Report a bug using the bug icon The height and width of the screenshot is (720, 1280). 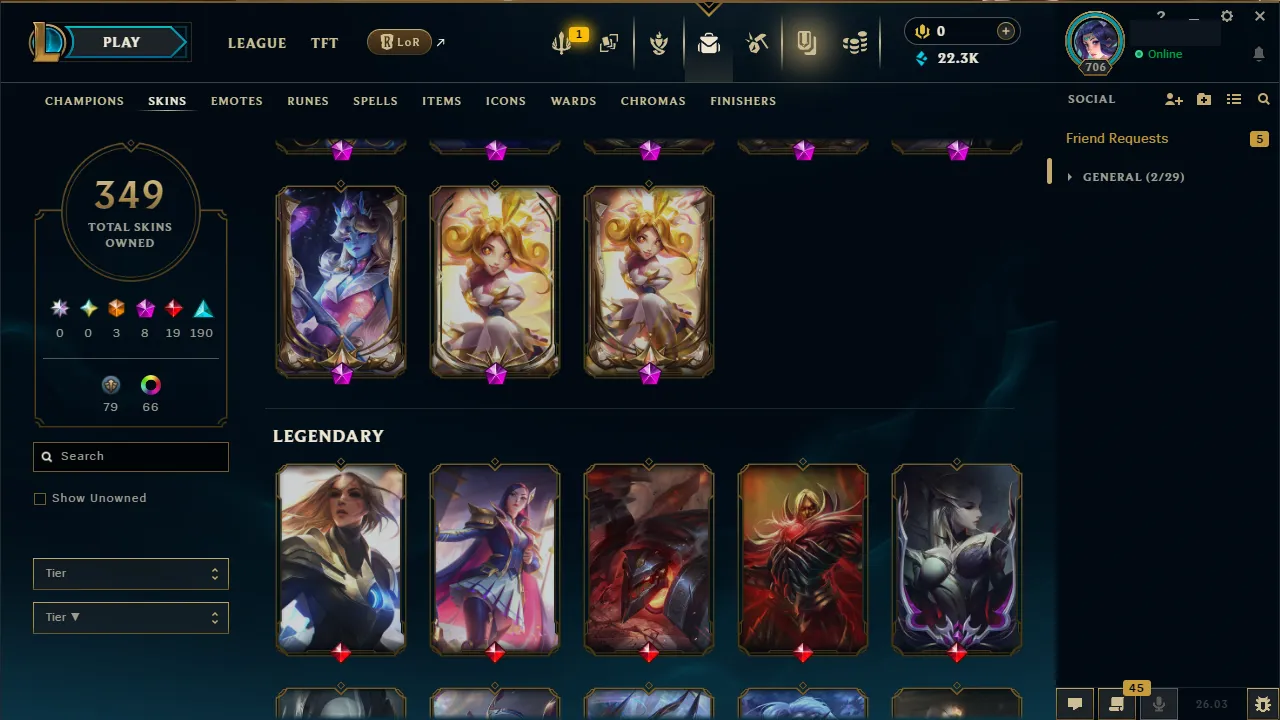[x=1262, y=703]
